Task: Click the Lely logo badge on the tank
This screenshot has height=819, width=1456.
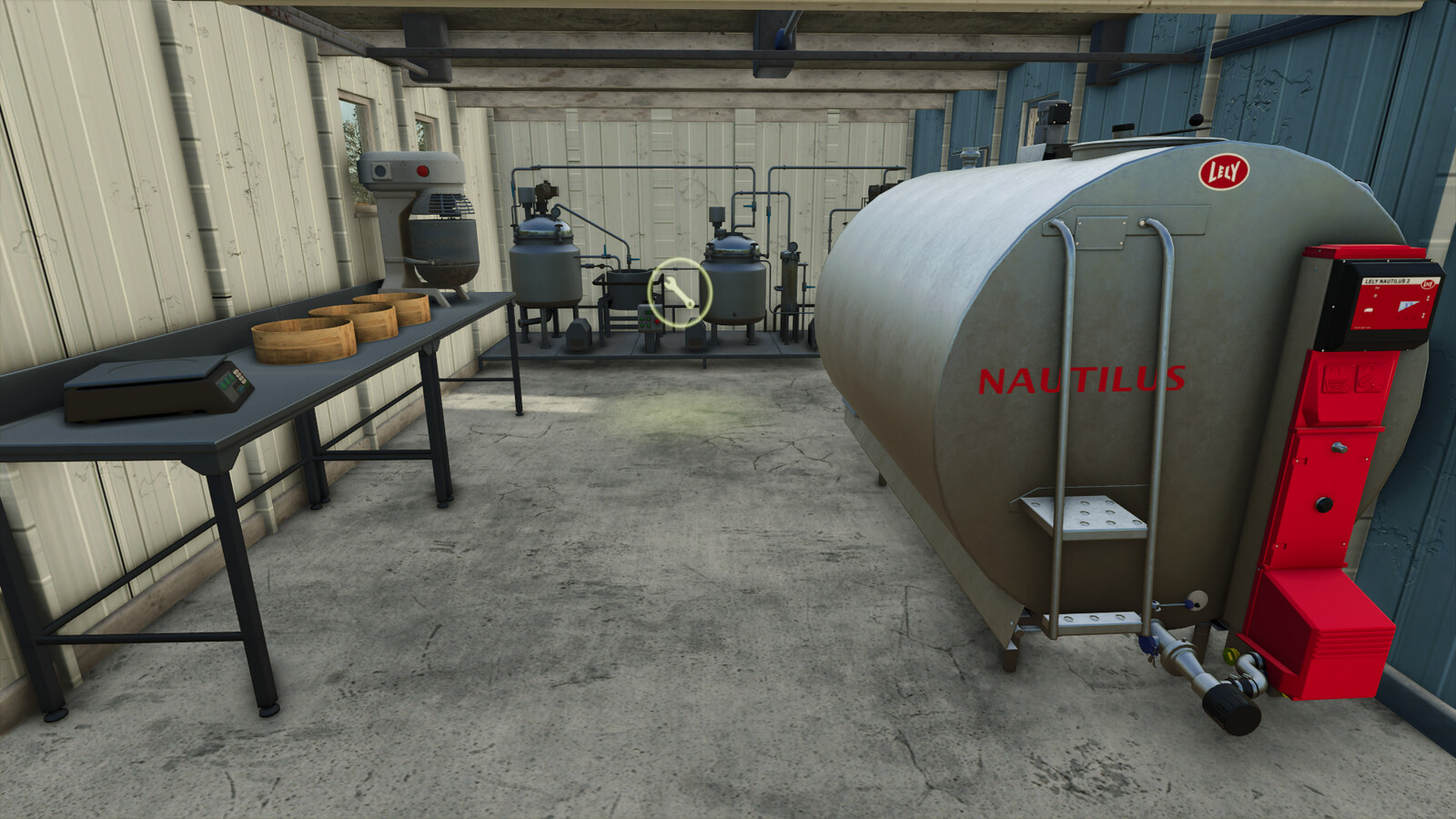Action: click(1224, 173)
